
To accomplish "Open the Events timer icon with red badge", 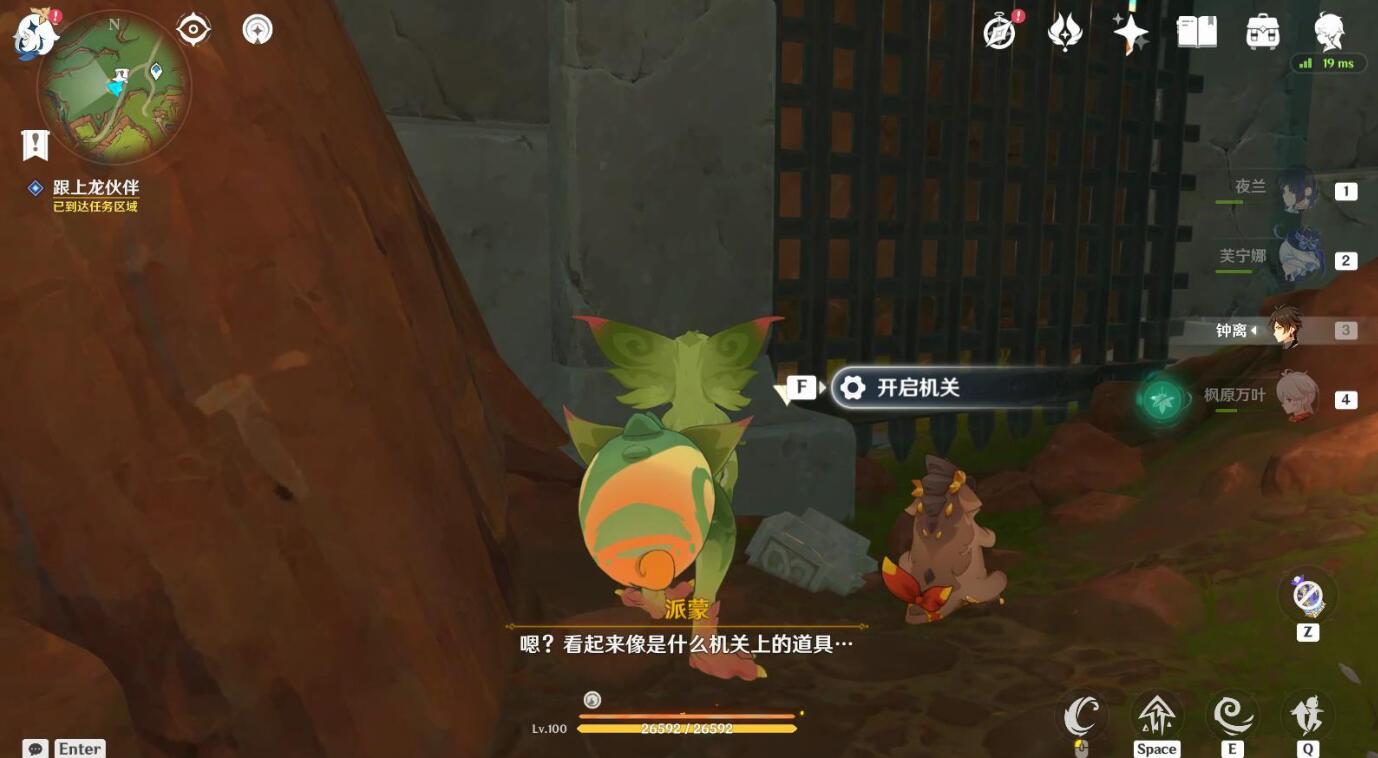I will (x=997, y=32).
